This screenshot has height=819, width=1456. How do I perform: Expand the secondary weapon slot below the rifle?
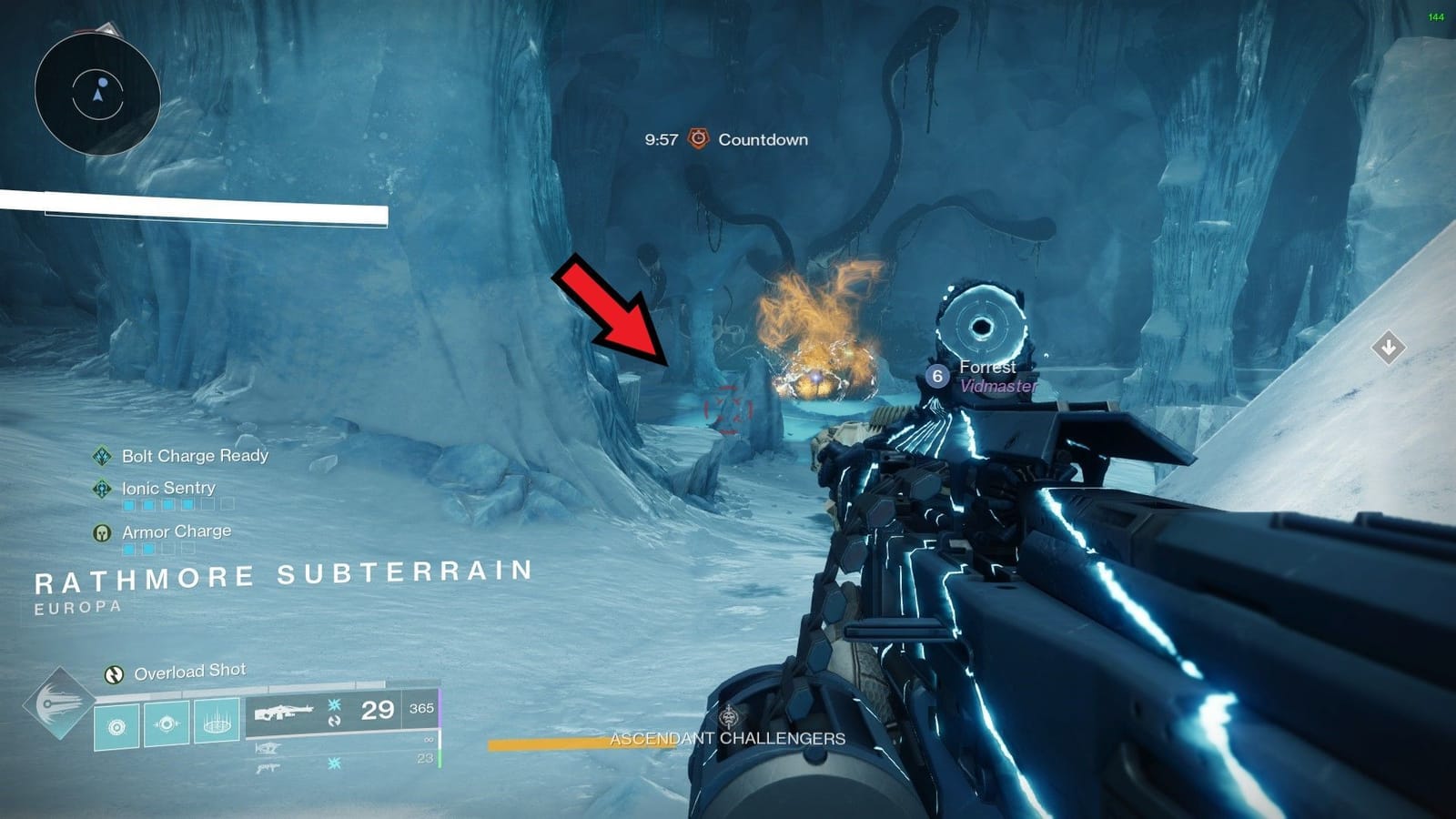click(x=269, y=748)
